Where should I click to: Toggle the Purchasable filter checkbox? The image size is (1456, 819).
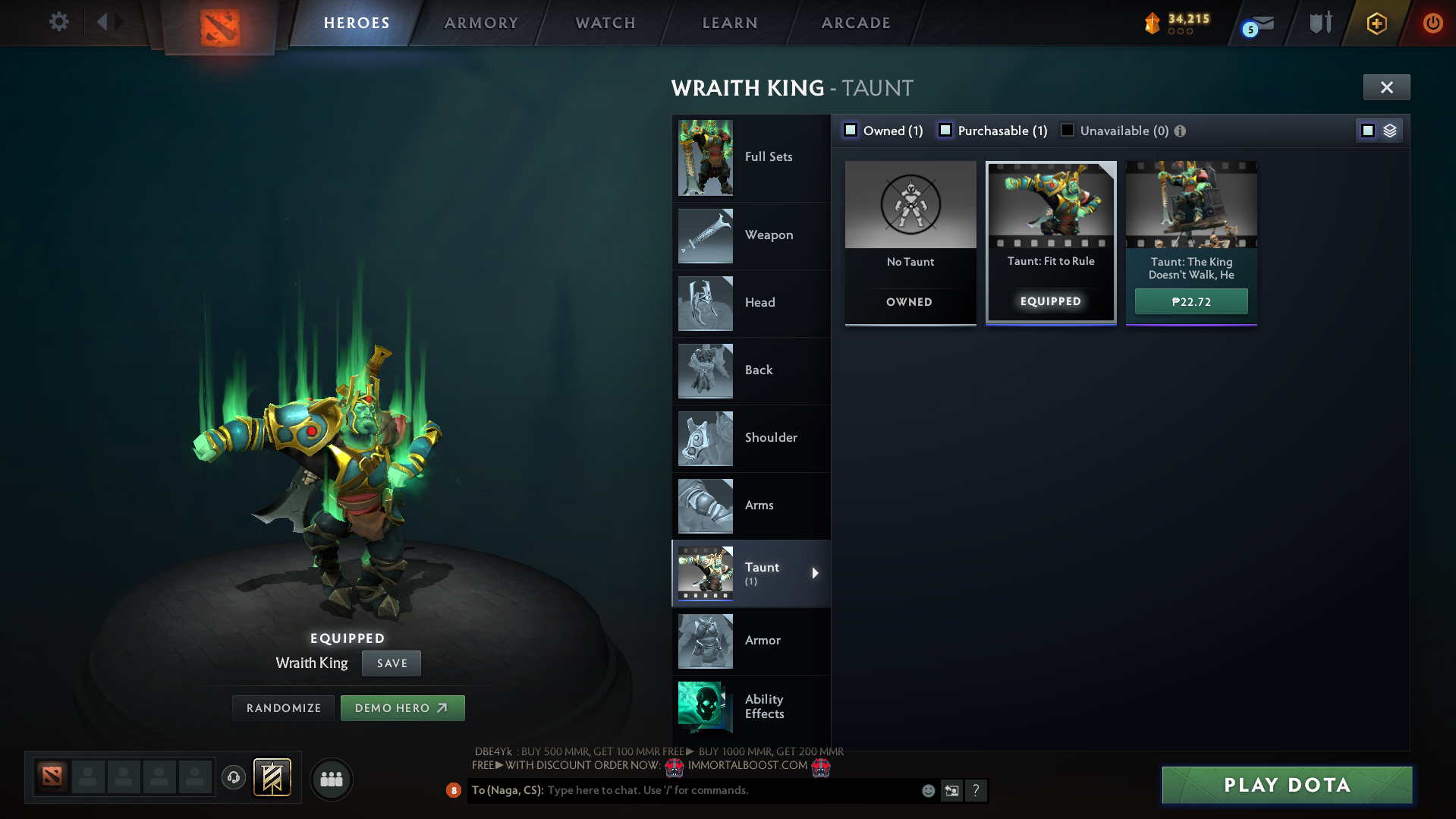(x=945, y=130)
